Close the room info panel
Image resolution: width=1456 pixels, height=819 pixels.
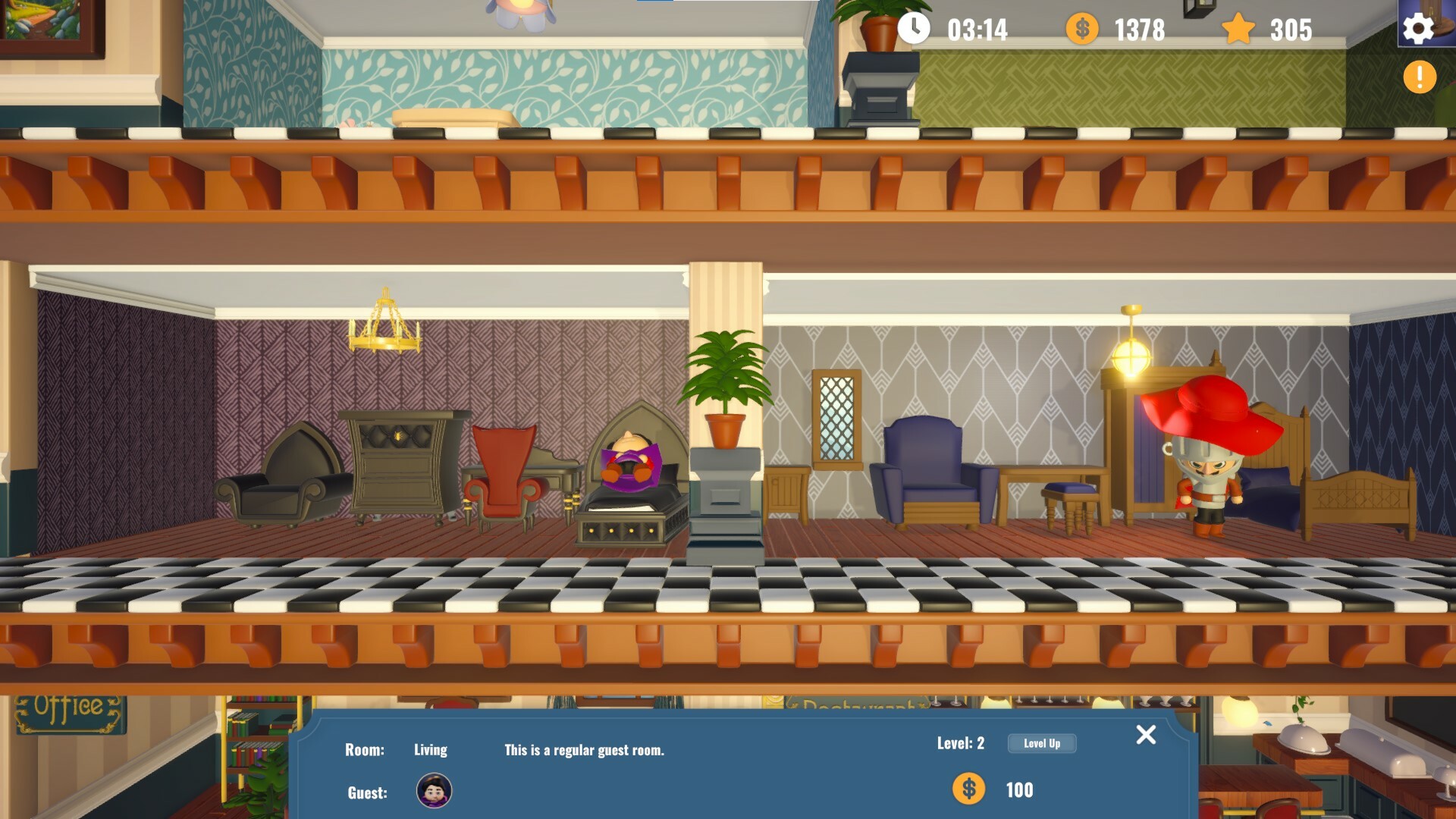(1146, 734)
